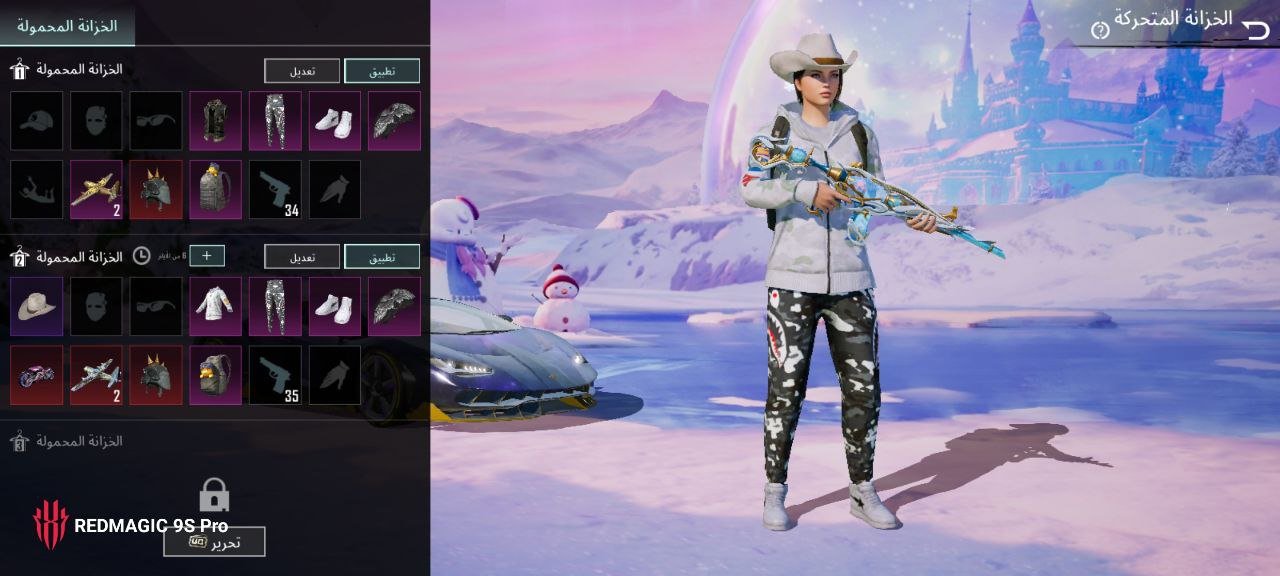Screen dimensions: 1280x576
Task: Tap the plus button to extend closet 2
Action: [x=207, y=256]
